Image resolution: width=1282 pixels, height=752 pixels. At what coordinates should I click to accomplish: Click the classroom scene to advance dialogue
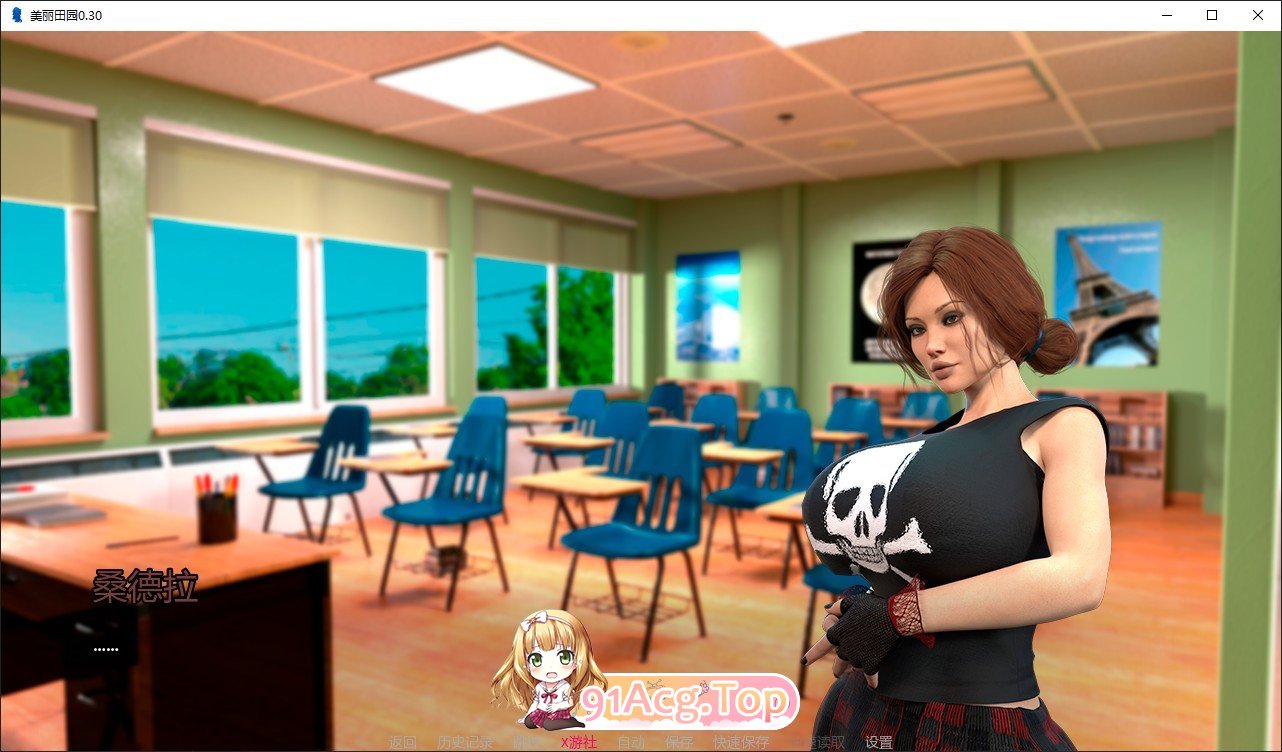click(450, 300)
